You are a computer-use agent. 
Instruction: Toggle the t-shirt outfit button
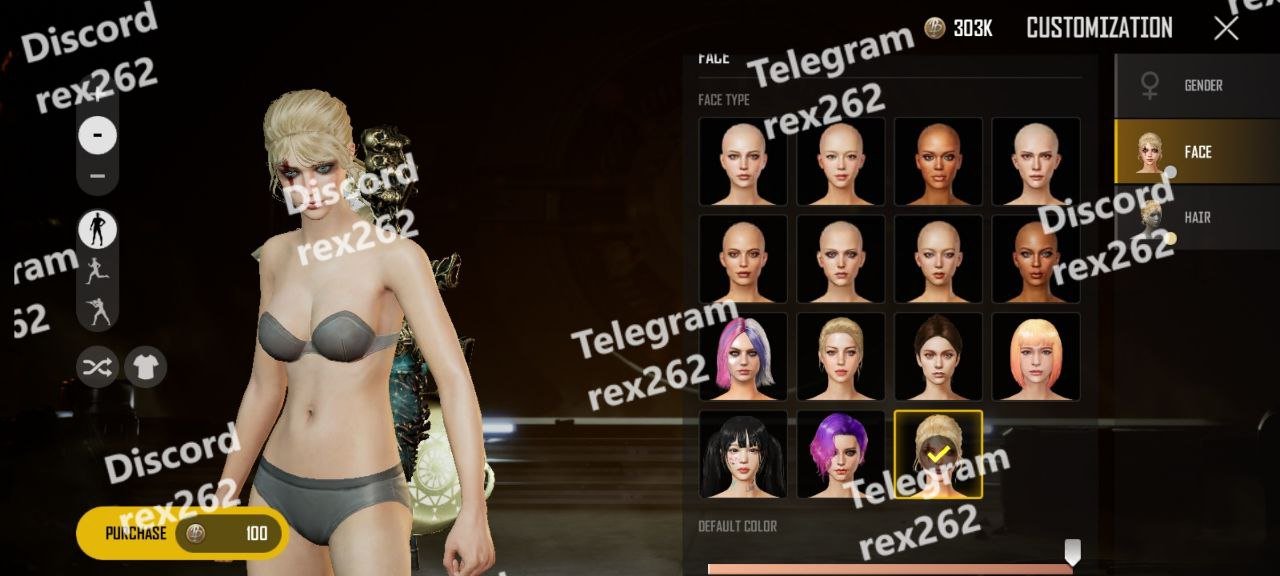tap(145, 367)
